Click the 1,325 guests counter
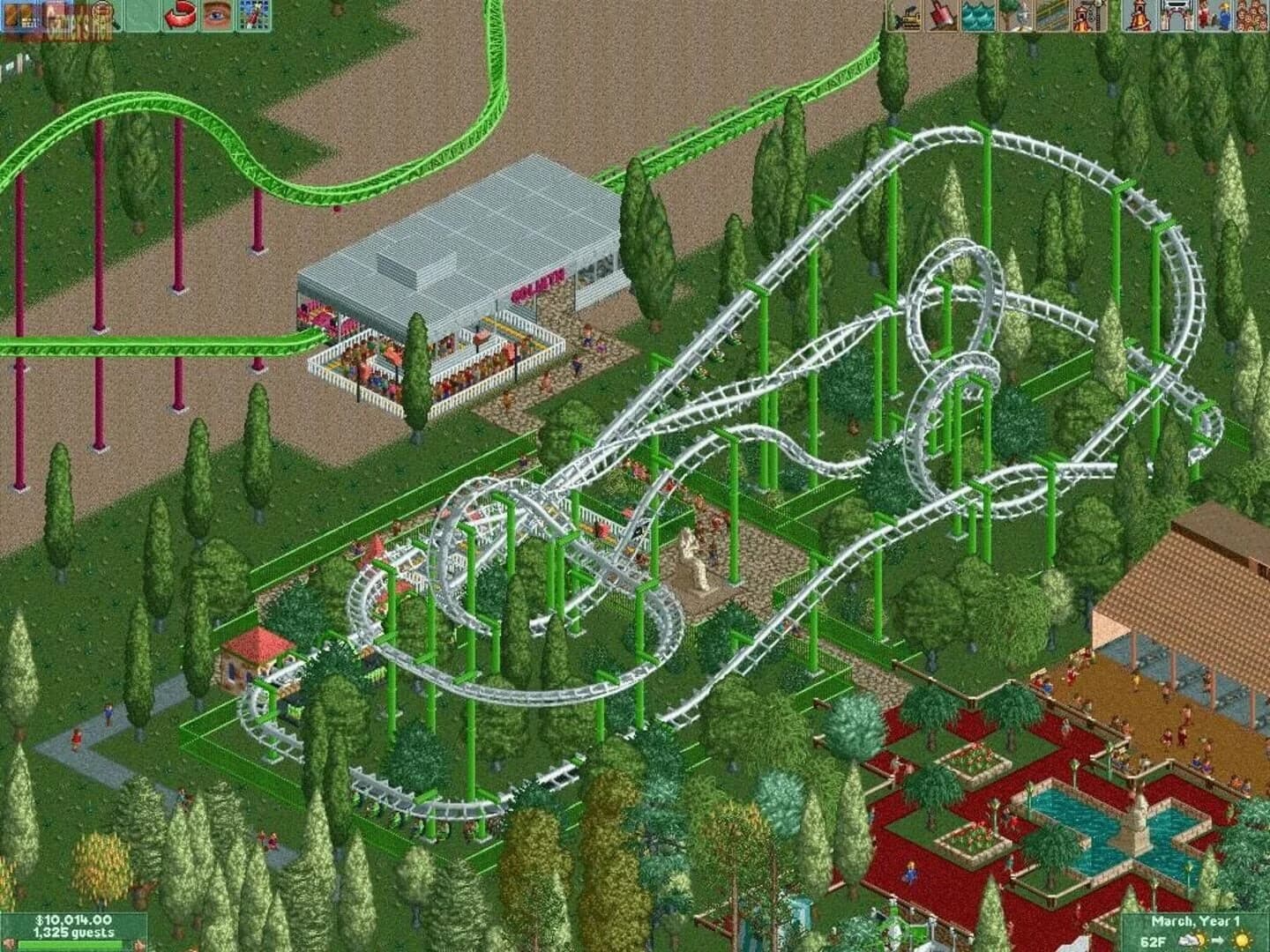Viewport: 1270px width, 952px height. [x=73, y=932]
